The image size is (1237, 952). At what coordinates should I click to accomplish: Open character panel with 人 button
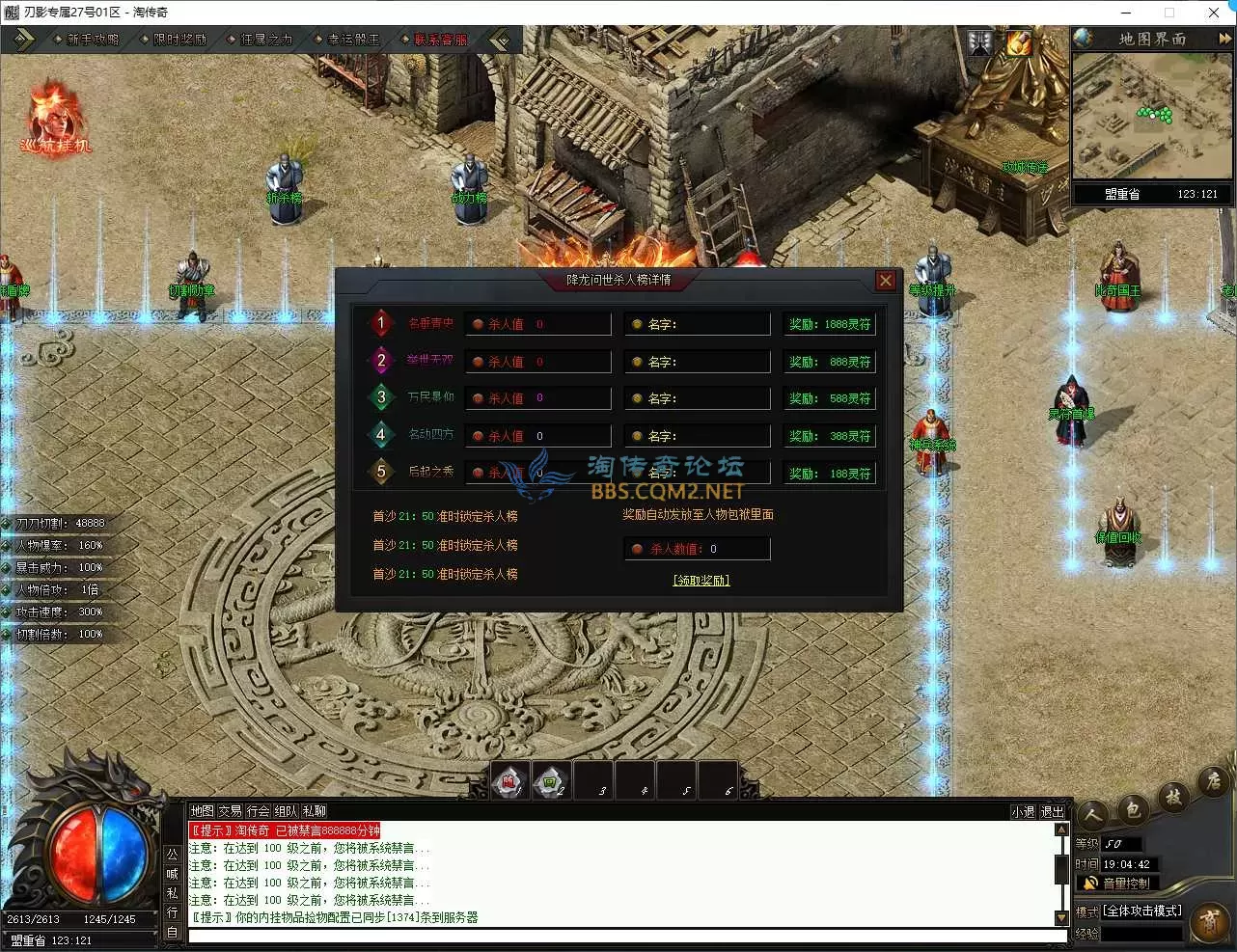1093,817
